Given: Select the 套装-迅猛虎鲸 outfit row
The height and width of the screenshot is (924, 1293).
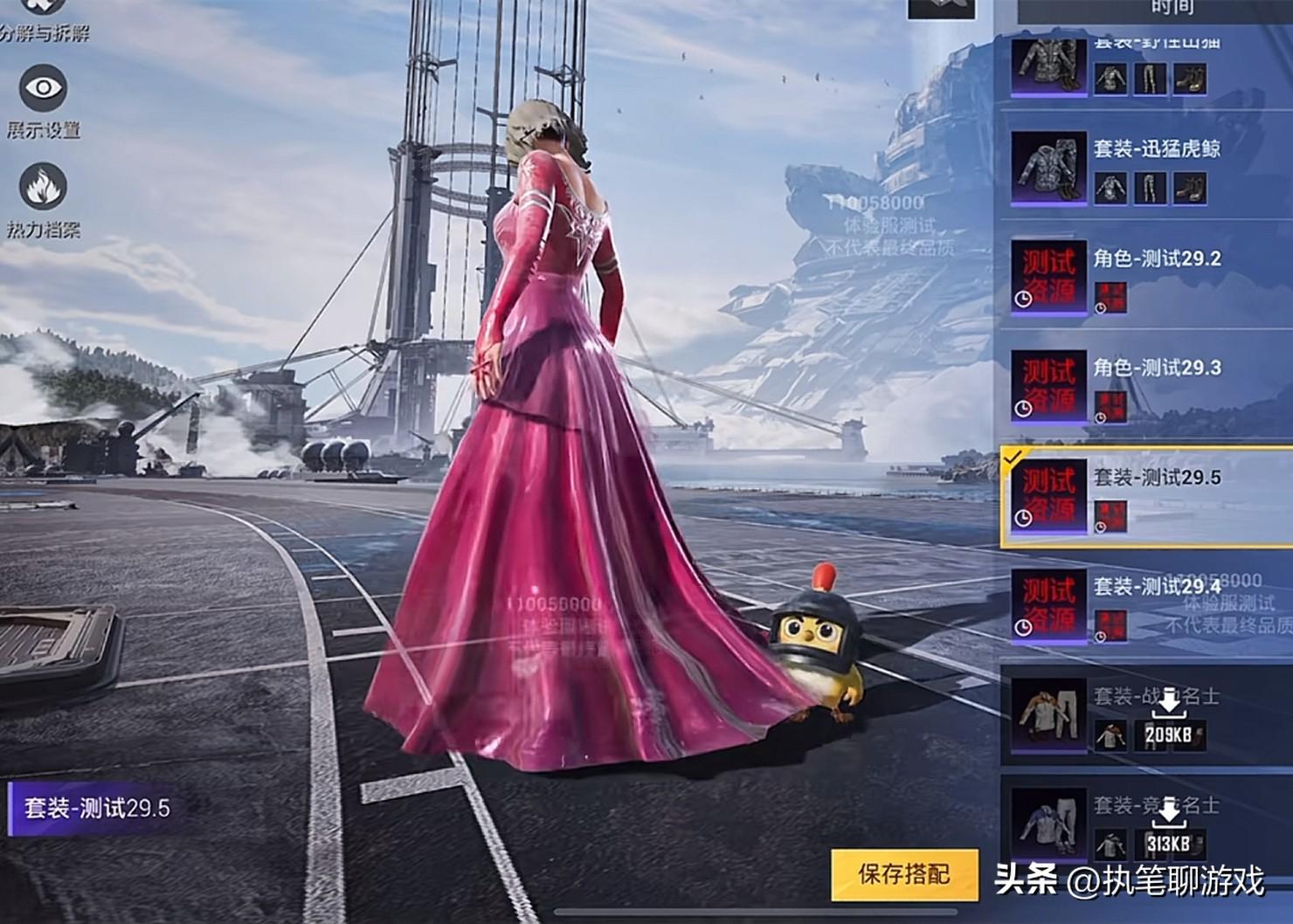Looking at the screenshot, I should pos(1144,168).
